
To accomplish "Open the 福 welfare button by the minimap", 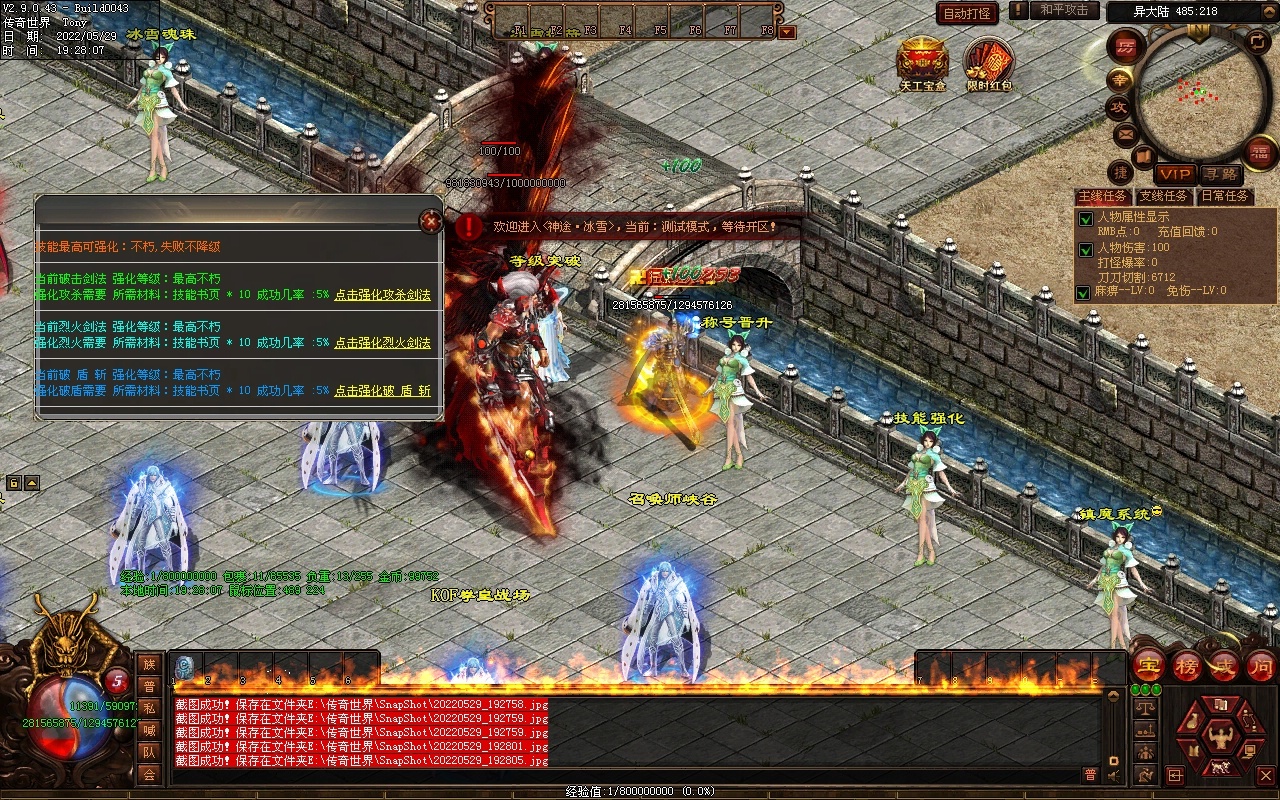I will (1259, 153).
